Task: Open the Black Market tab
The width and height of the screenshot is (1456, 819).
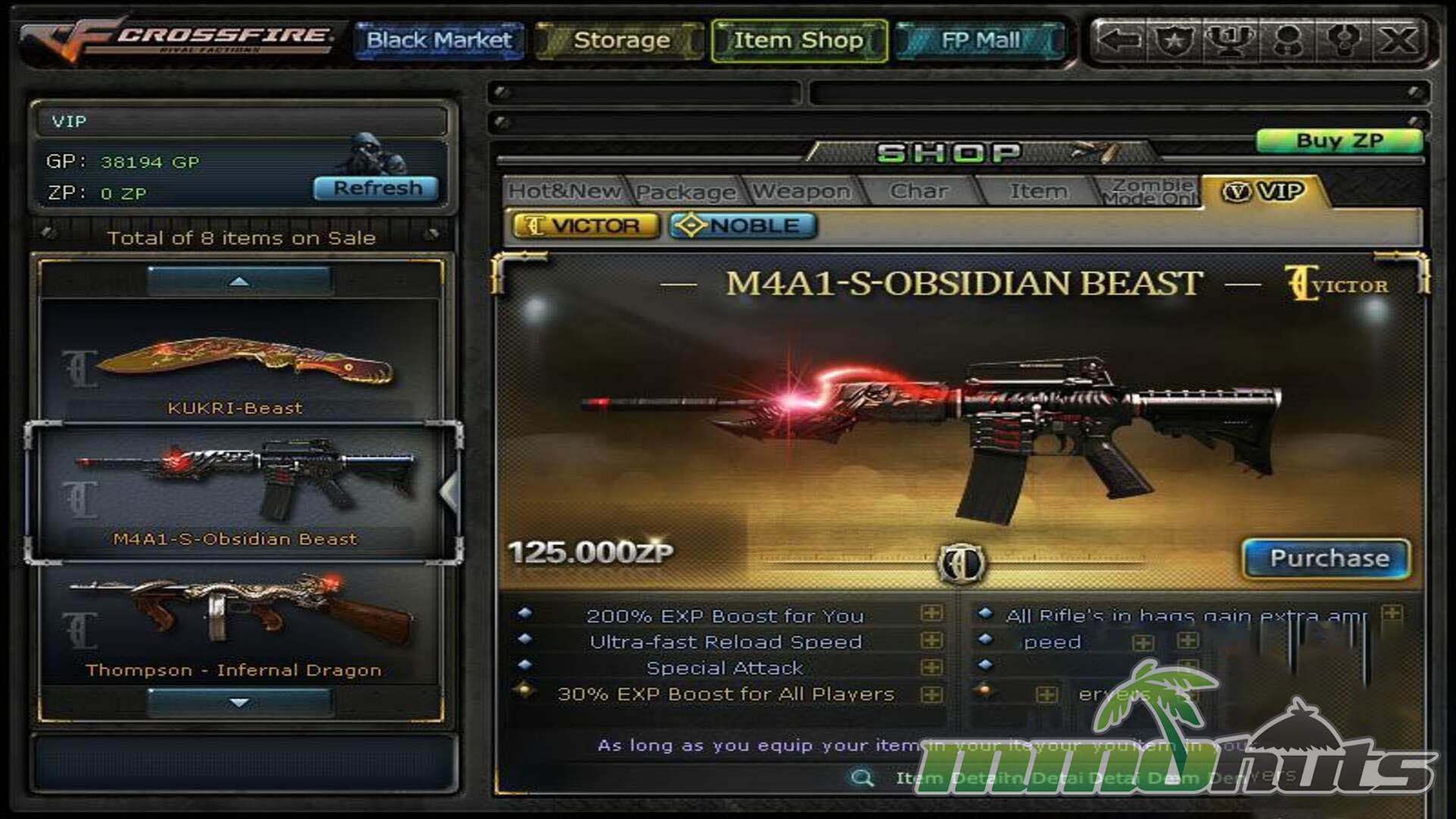Action: (439, 40)
